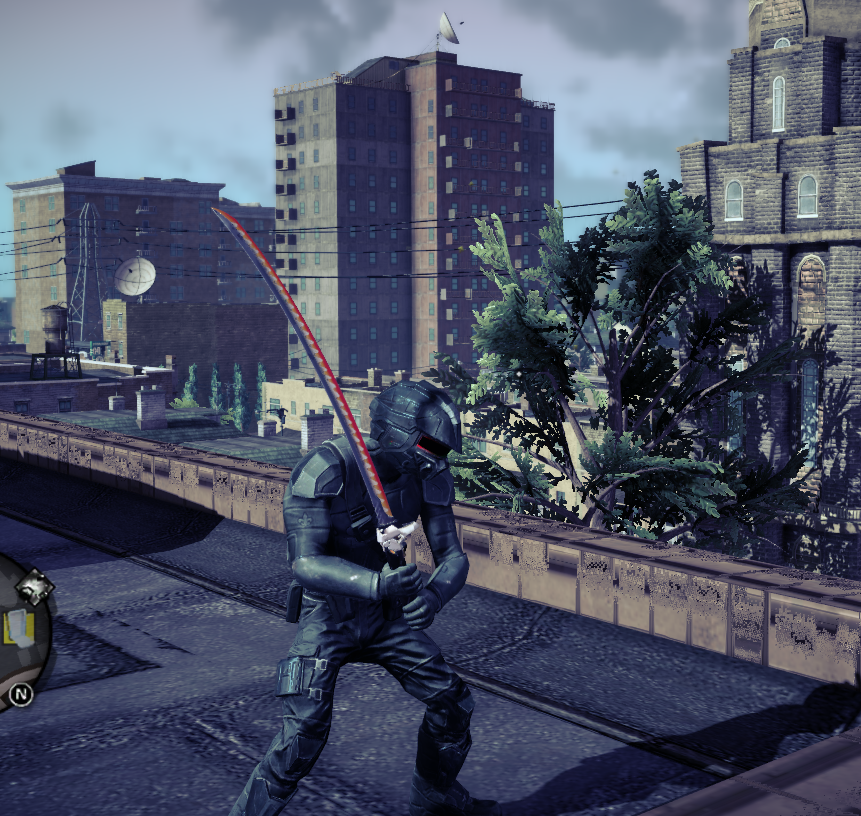Click the north compass indicator on the minimap
The image size is (861, 816).
point(19,693)
